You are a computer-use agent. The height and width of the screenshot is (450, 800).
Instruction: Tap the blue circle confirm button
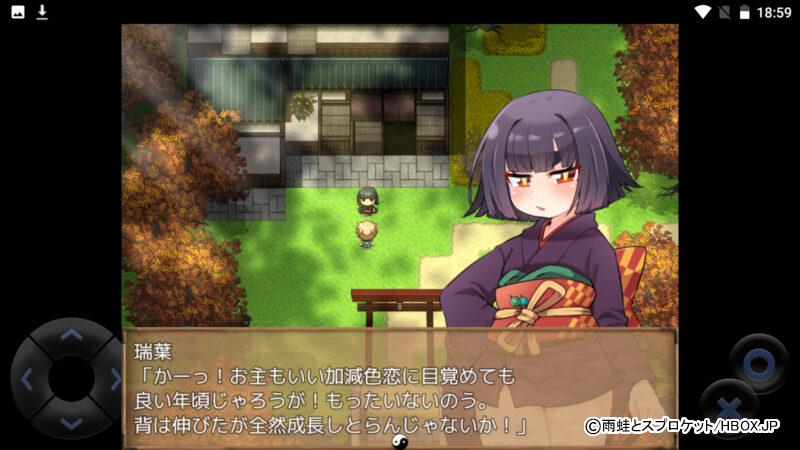757,360
